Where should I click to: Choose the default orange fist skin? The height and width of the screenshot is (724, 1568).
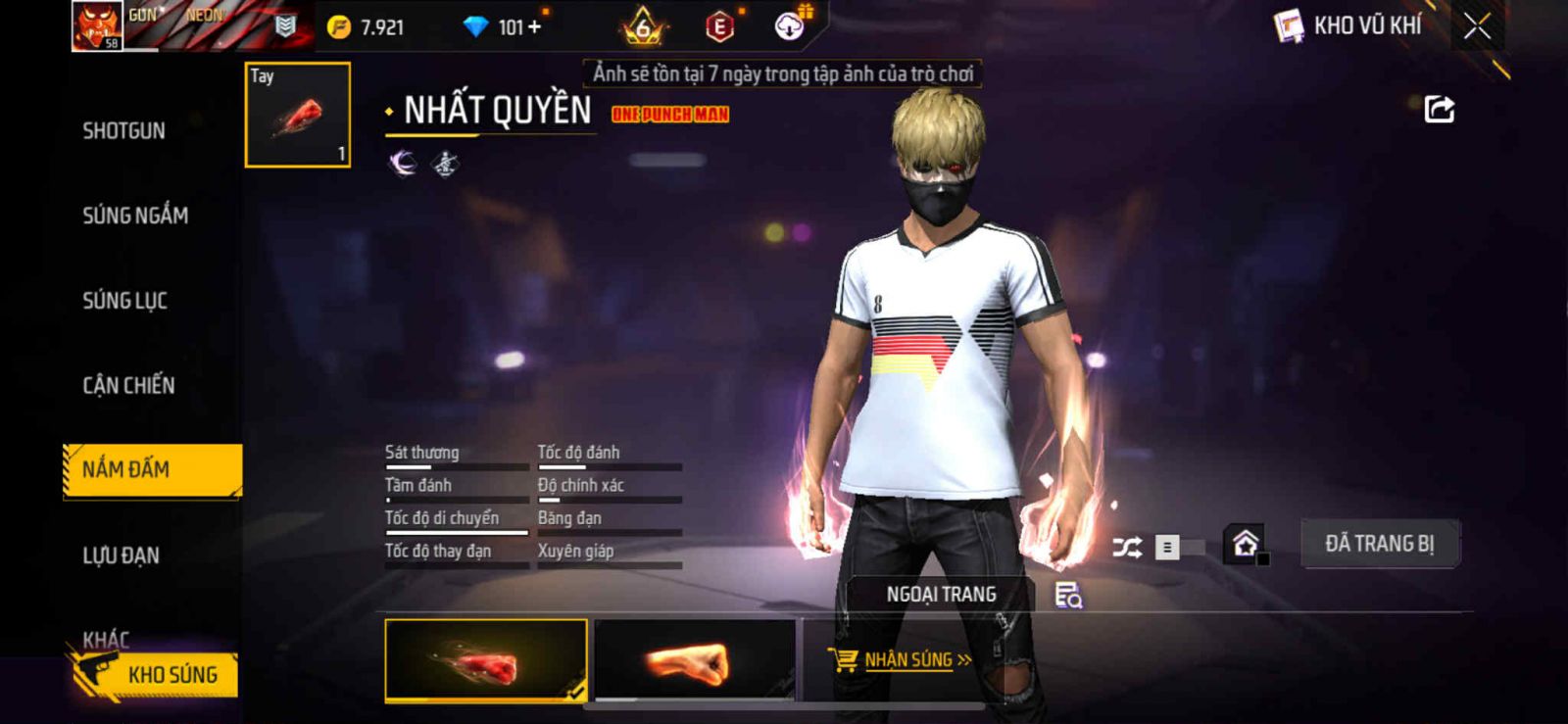point(694,661)
